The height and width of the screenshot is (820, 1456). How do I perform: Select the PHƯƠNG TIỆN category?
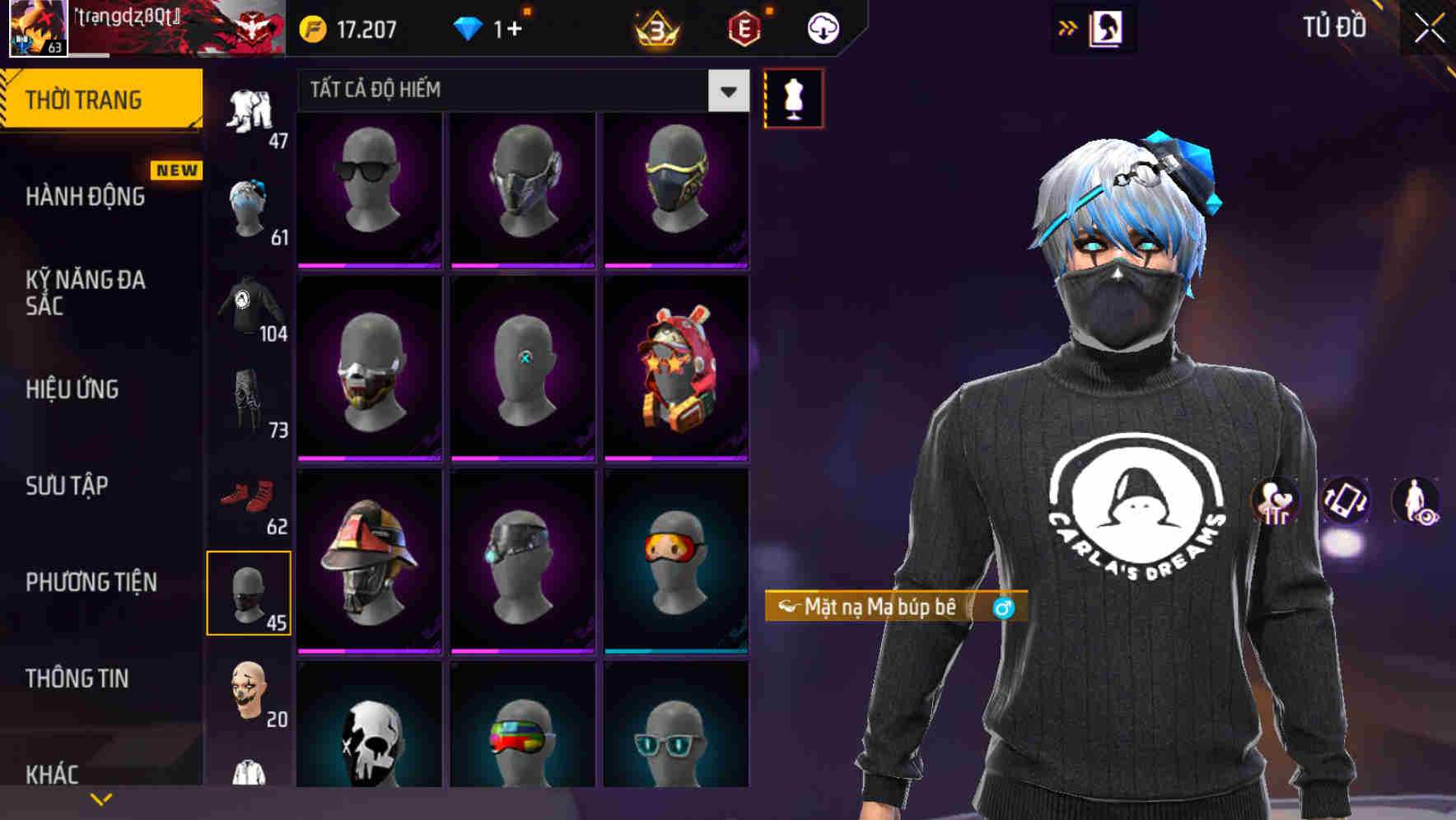pos(91,582)
